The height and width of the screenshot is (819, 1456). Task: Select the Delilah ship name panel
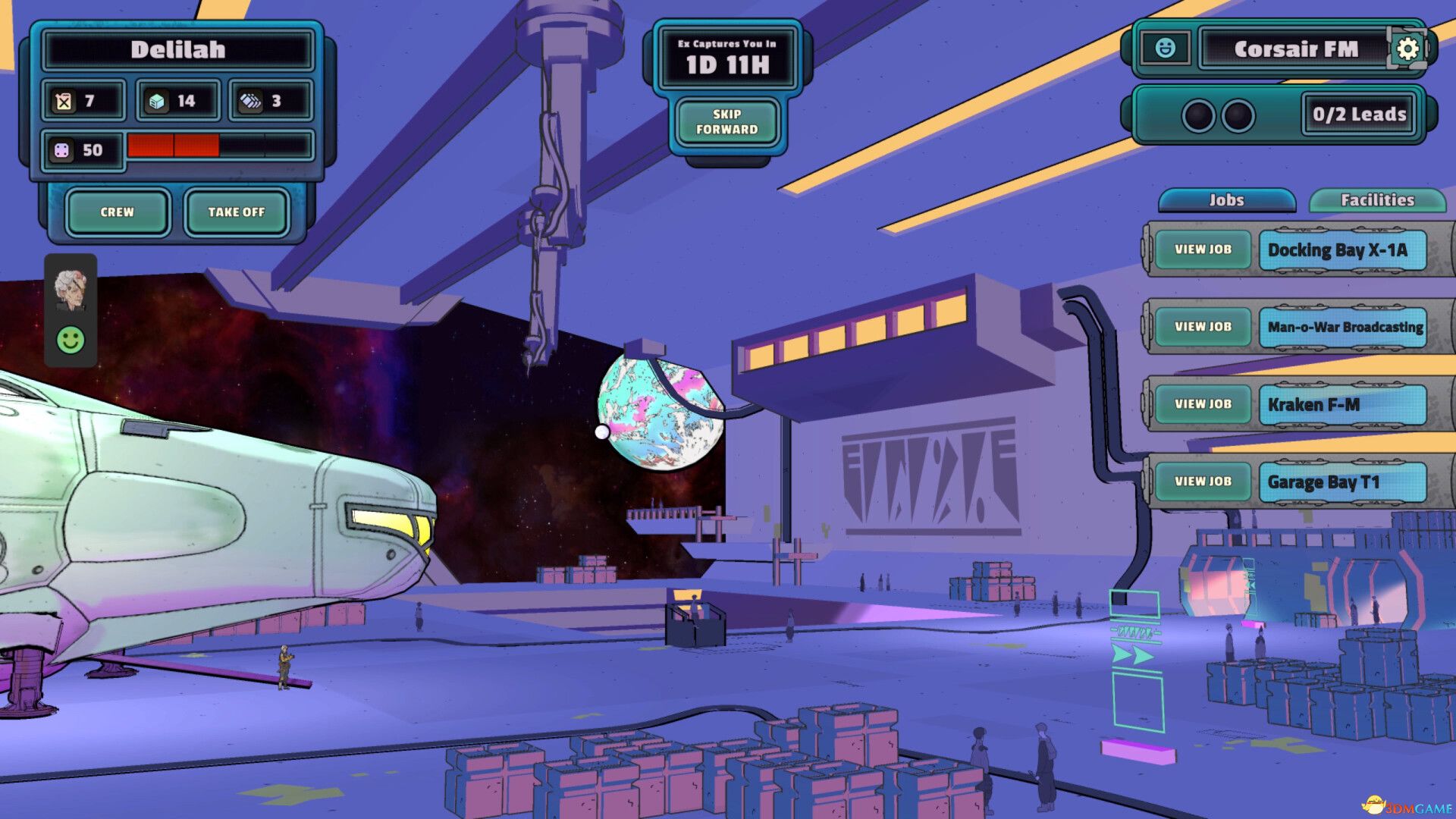tap(178, 50)
